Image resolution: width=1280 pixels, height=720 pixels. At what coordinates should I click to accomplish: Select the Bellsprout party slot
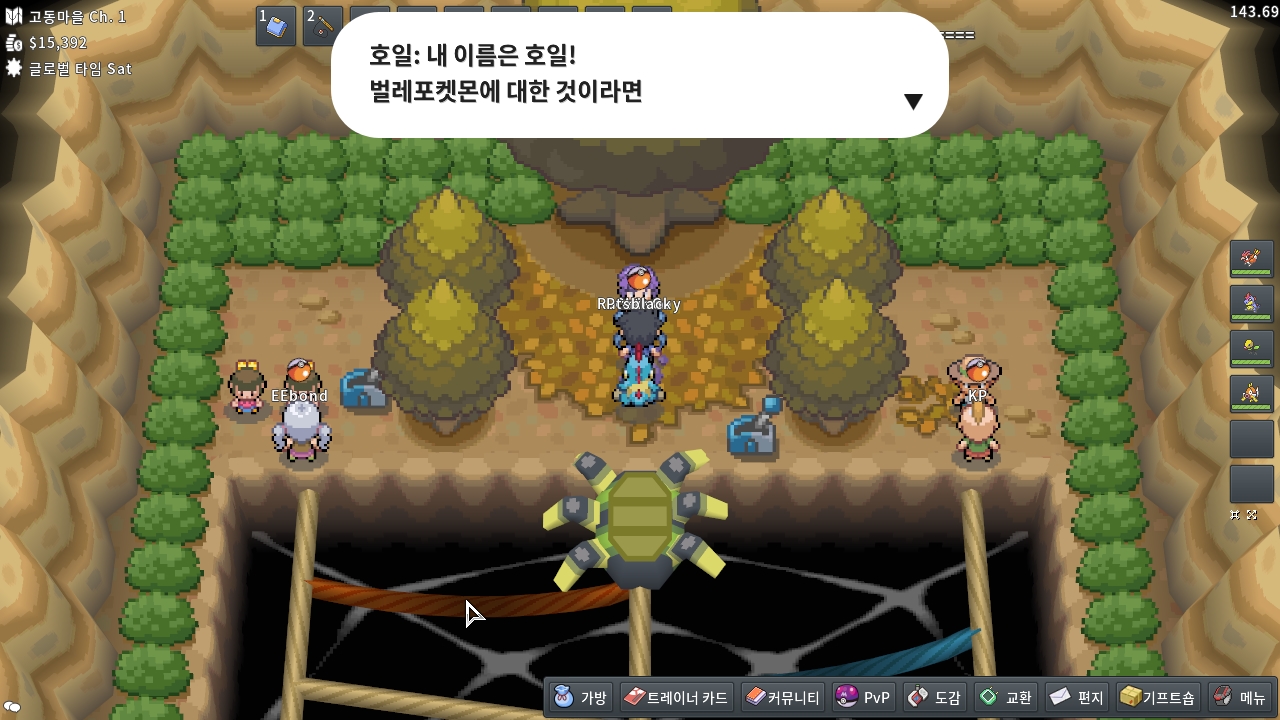click(1251, 349)
